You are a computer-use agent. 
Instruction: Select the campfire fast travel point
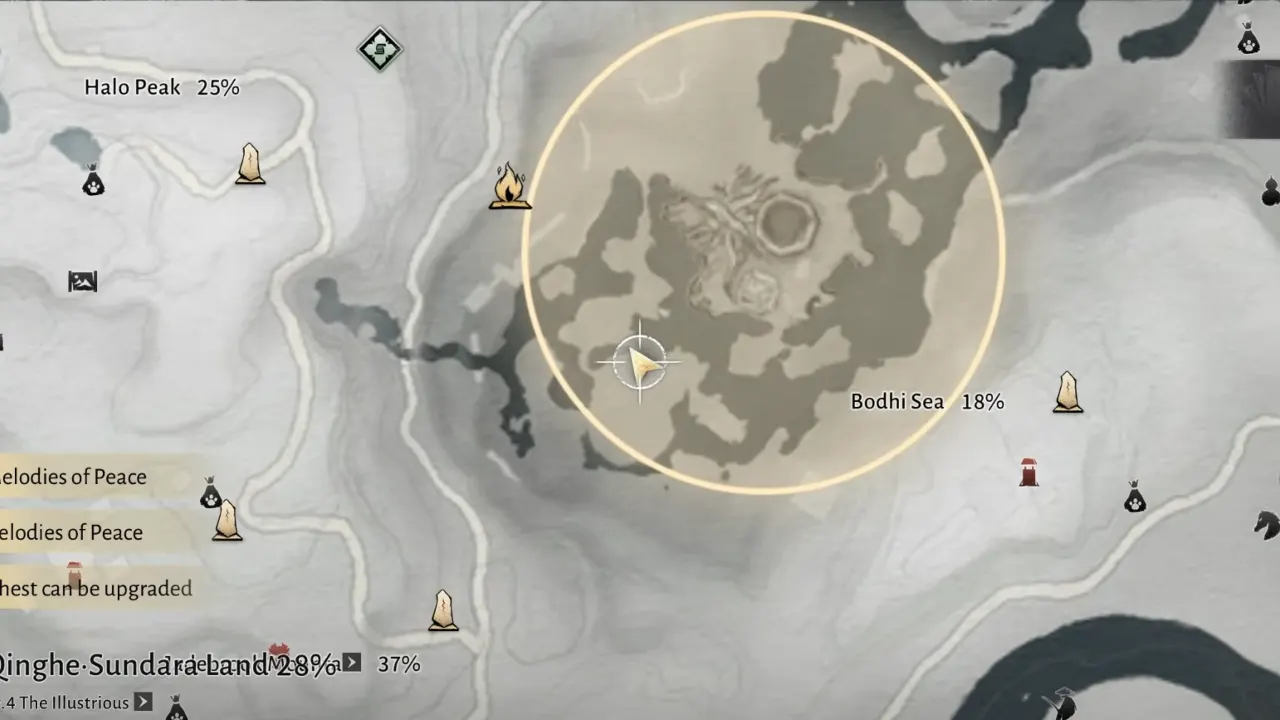[510, 185]
